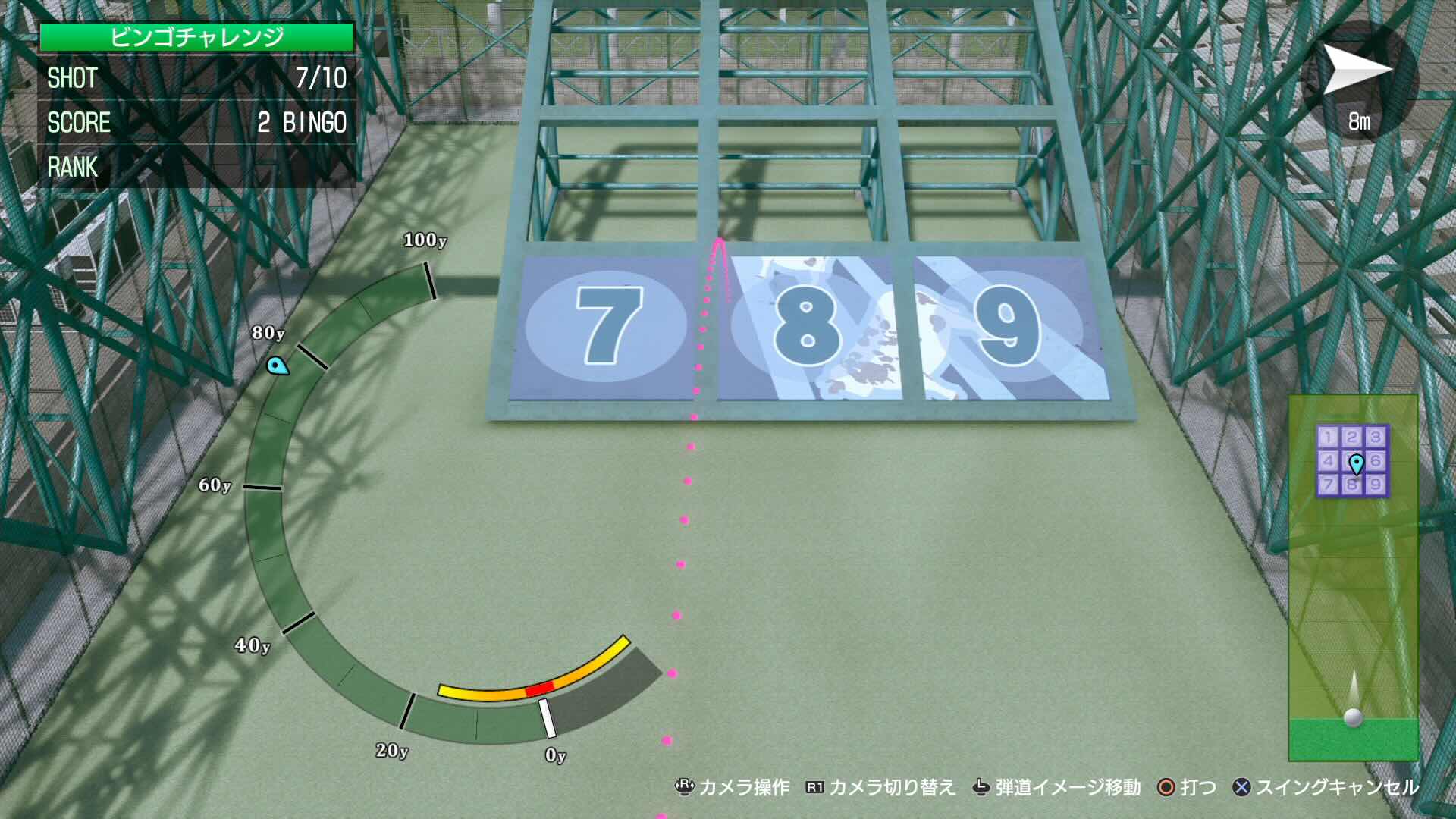Click the right stick camera control icon
1456x819 pixels.
683,788
